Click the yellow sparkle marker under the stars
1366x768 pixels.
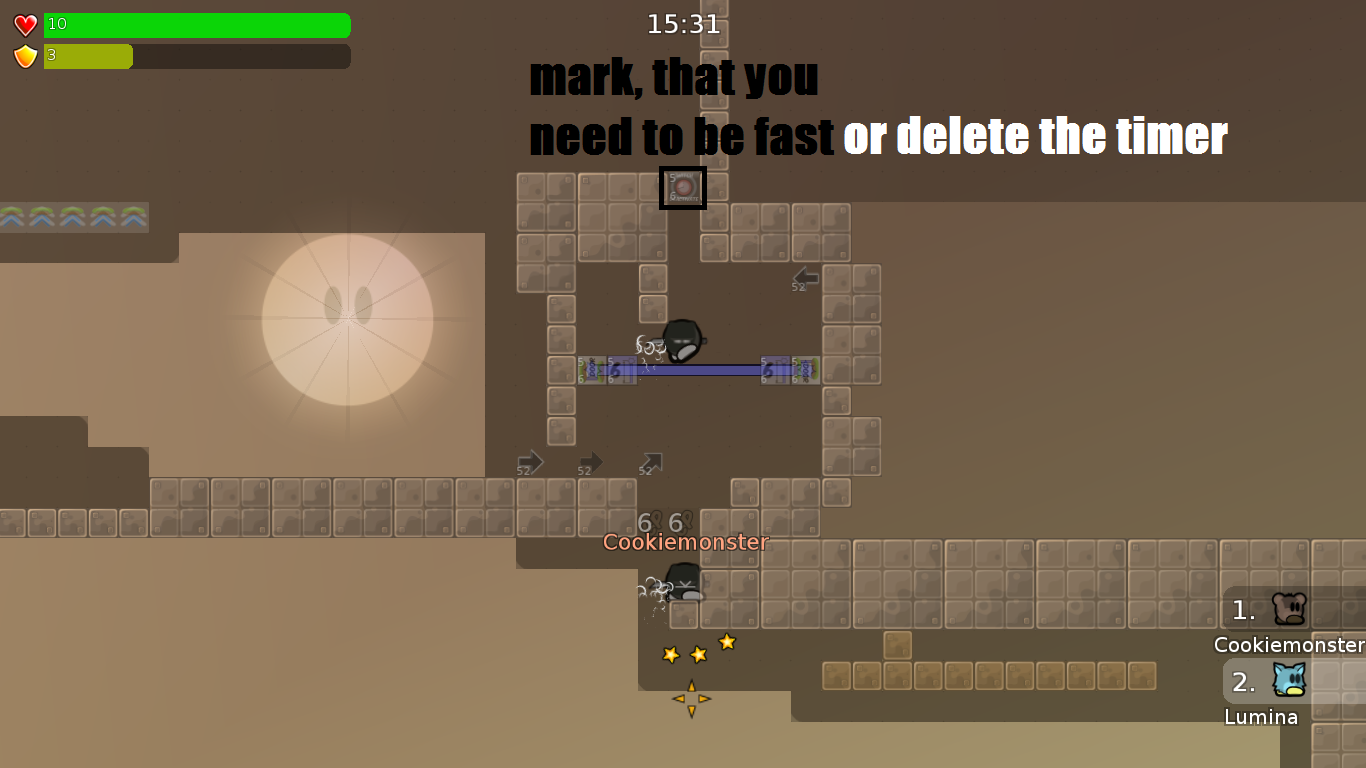pyautogui.click(x=690, y=698)
